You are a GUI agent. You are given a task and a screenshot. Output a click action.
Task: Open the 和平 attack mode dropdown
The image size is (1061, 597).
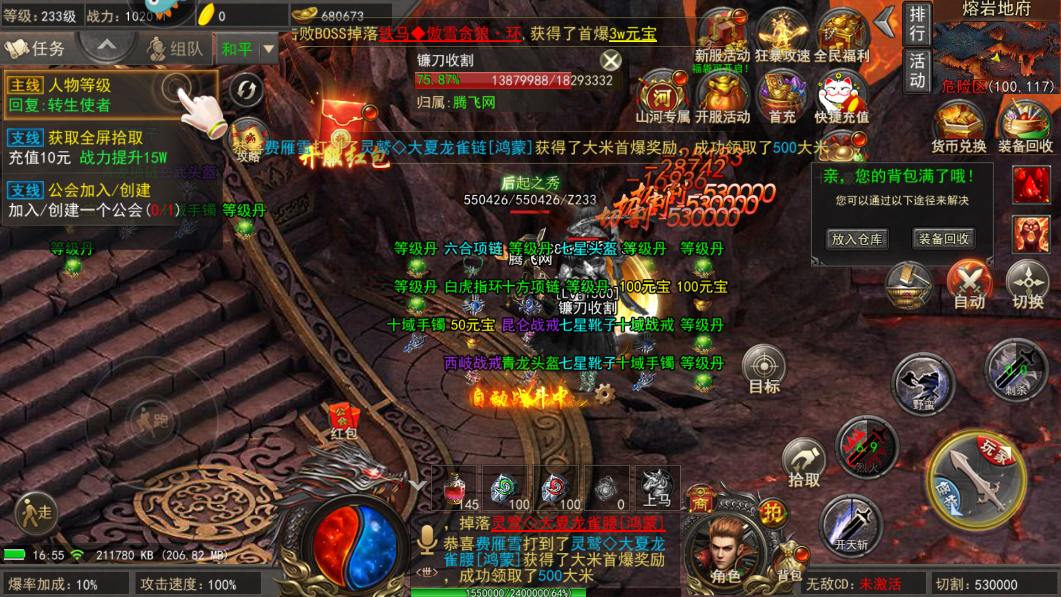coord(248,48)
